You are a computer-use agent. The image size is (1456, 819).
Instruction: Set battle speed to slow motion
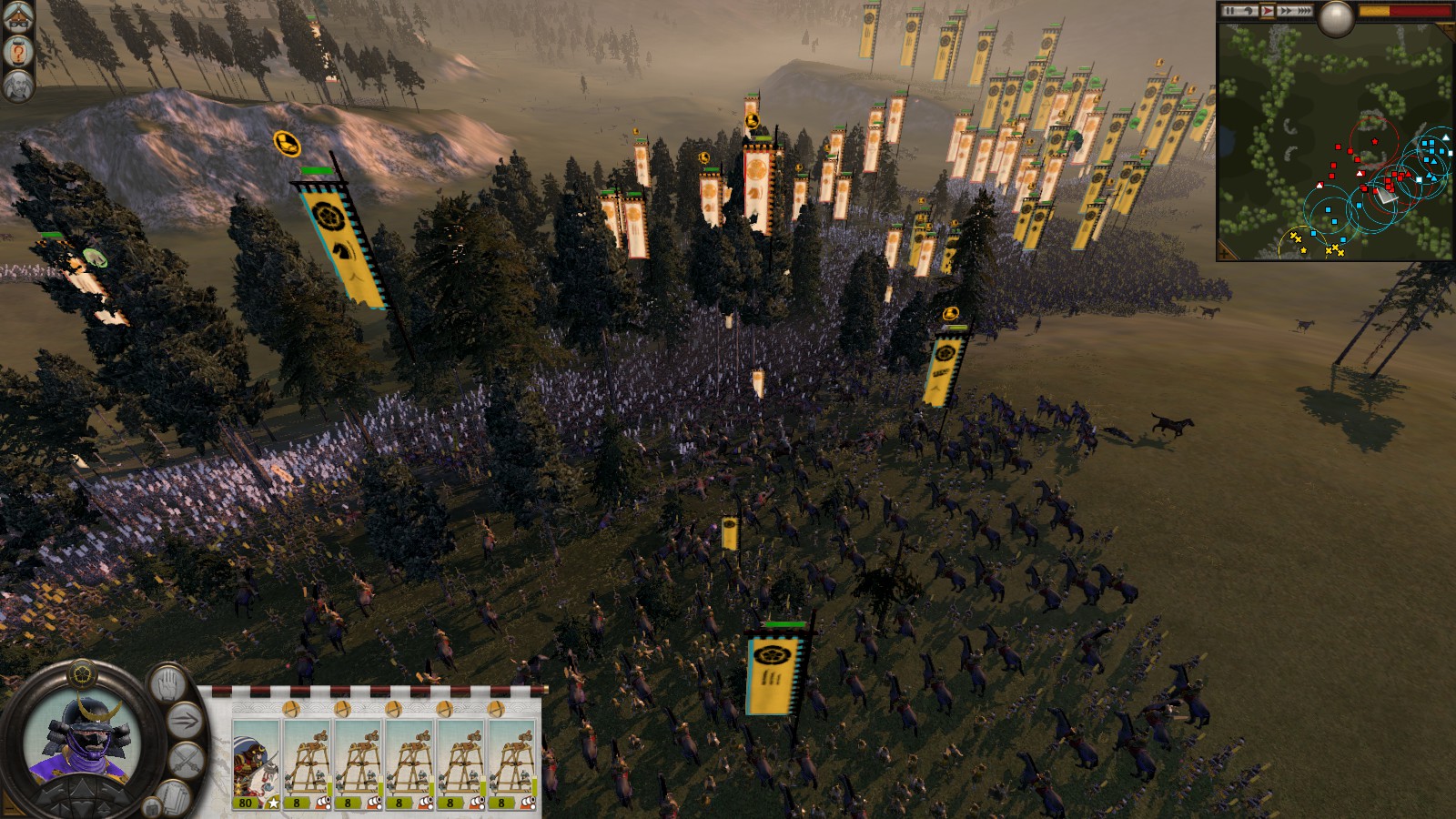coord(1249,11)
